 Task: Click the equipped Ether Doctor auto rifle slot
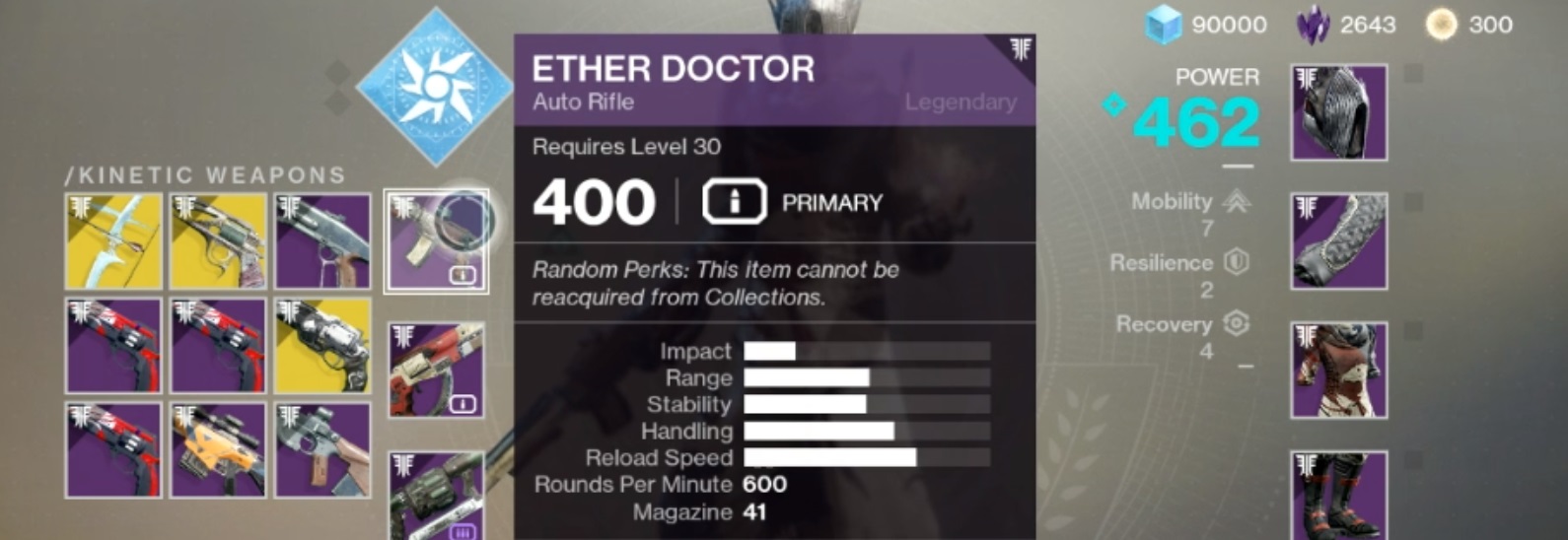436,241
